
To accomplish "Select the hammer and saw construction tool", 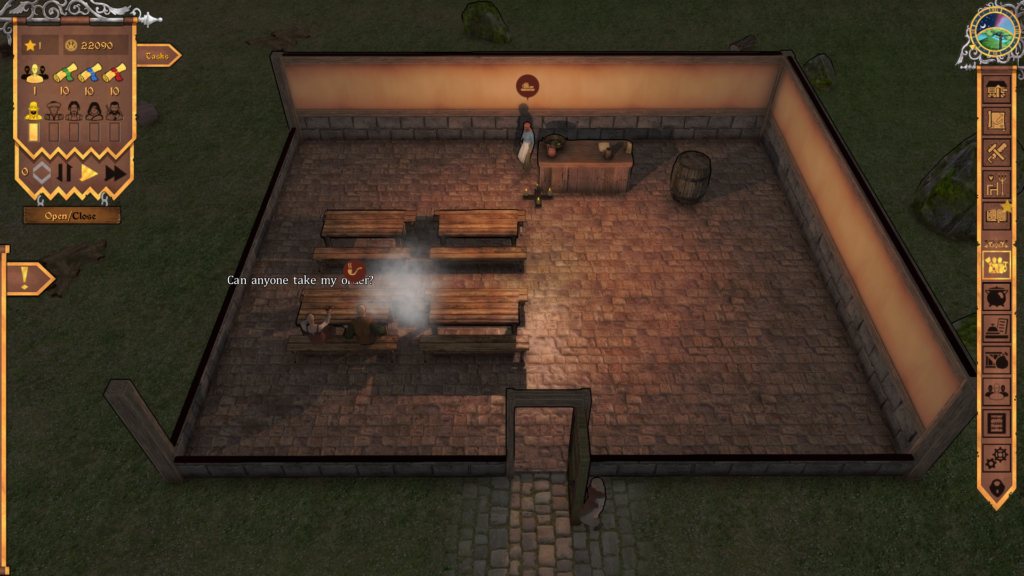I will pyautogui.click(x=996, y=152).
